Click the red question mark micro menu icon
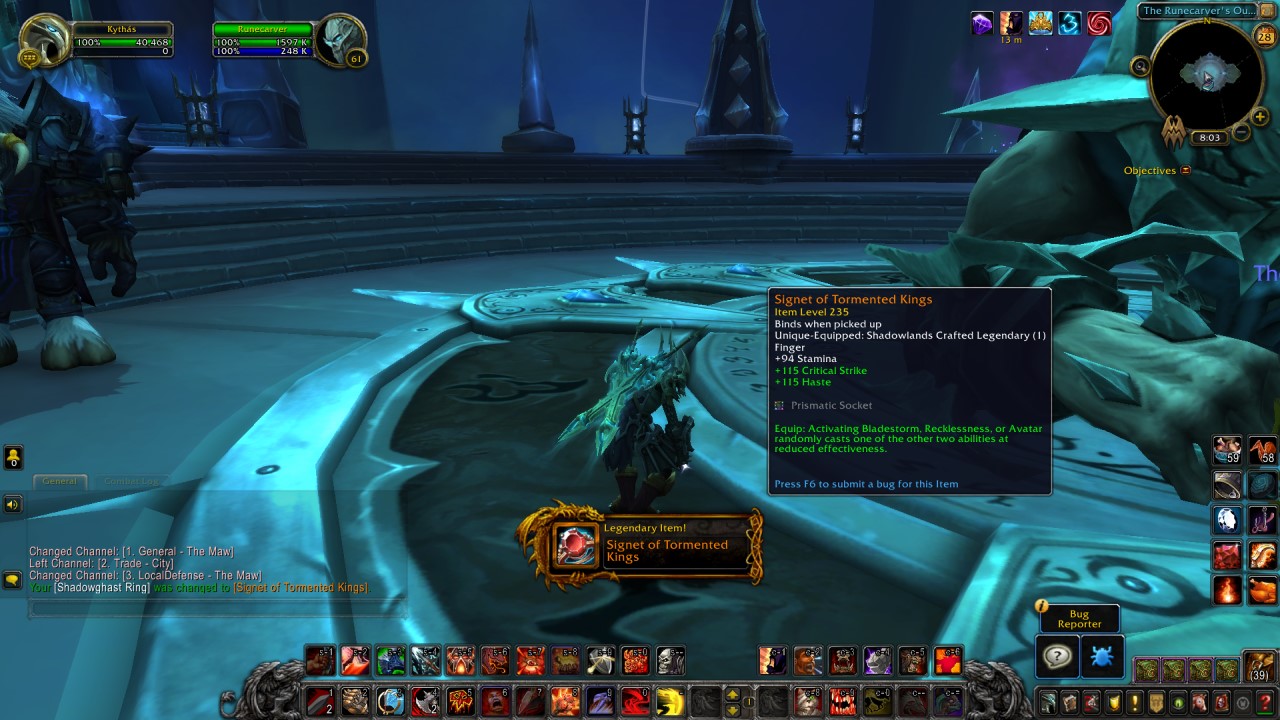This screenshot has height=720, width=1280. (x=1266, y=704)
